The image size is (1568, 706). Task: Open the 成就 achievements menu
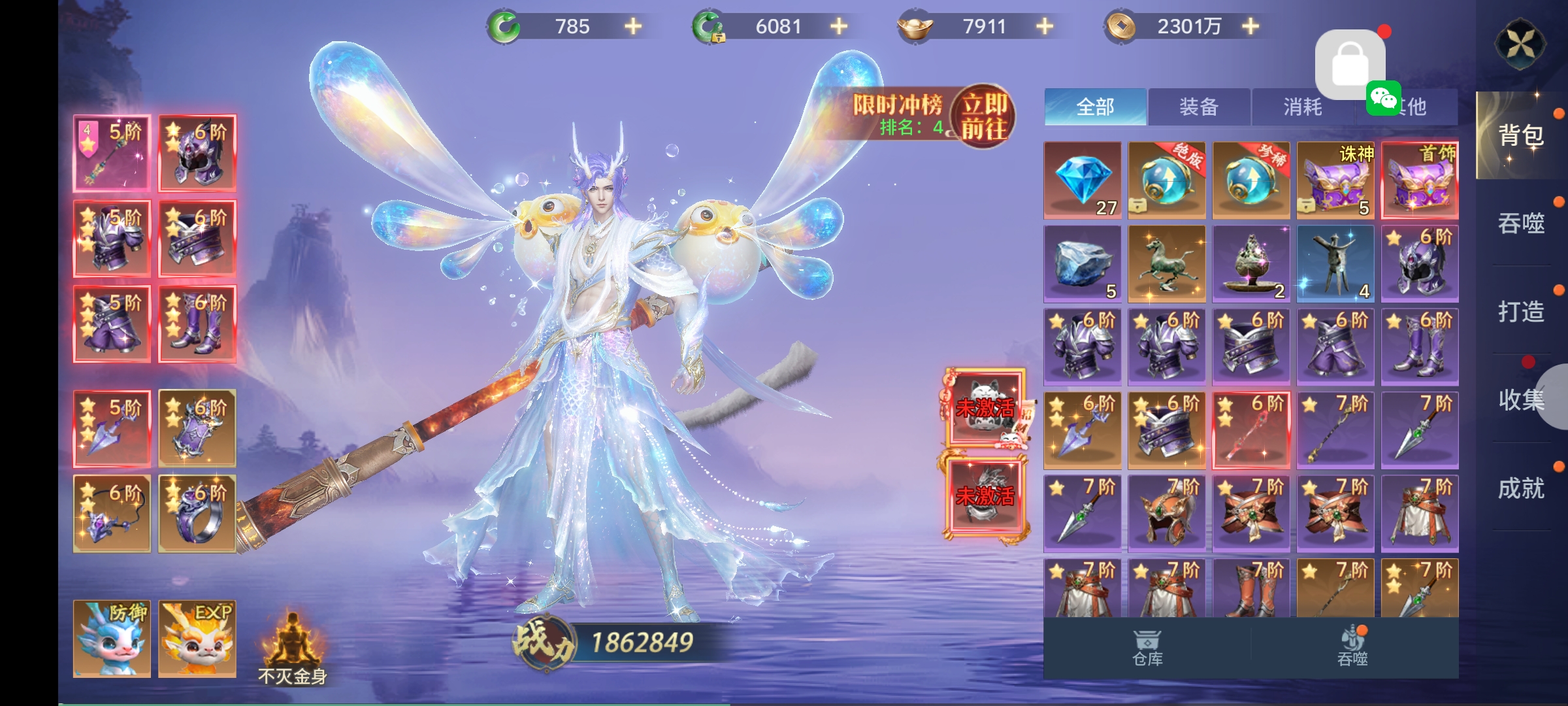(x=1521, y=488)
